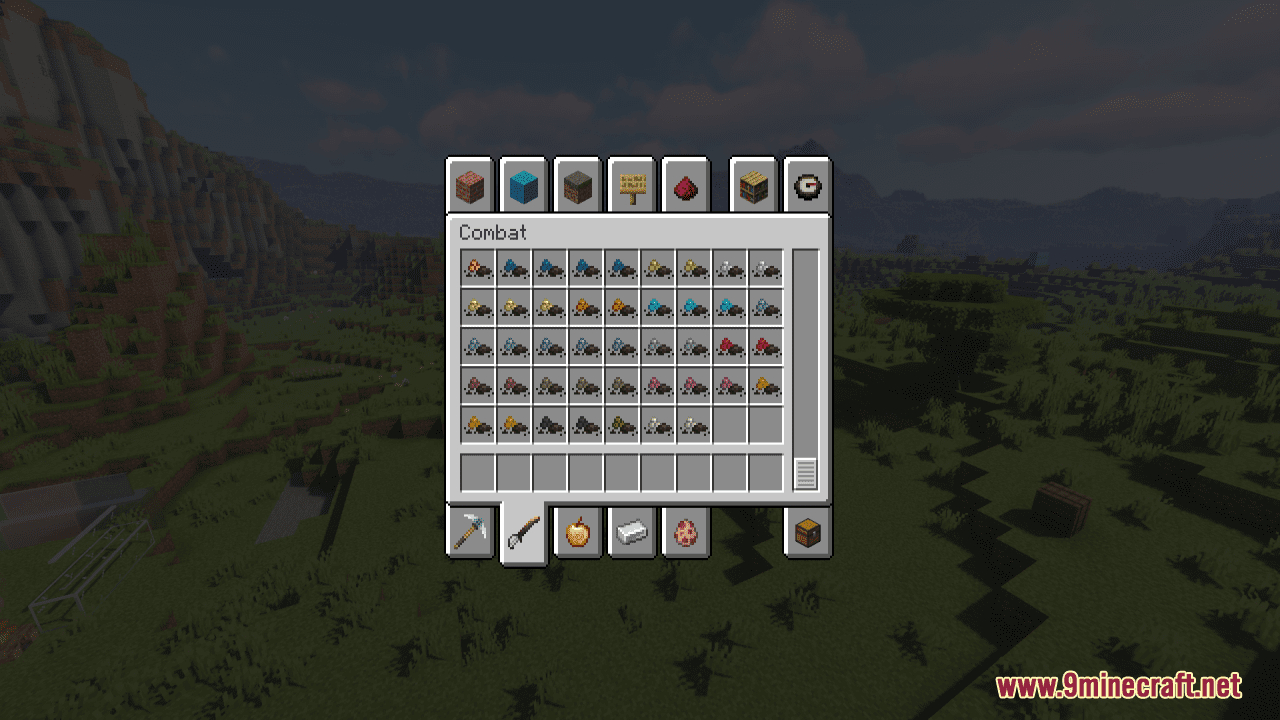Open the sign Functional Blocks tab
Image resolution: width=1280 pixels, height=720 pixels.
[633, 185]
